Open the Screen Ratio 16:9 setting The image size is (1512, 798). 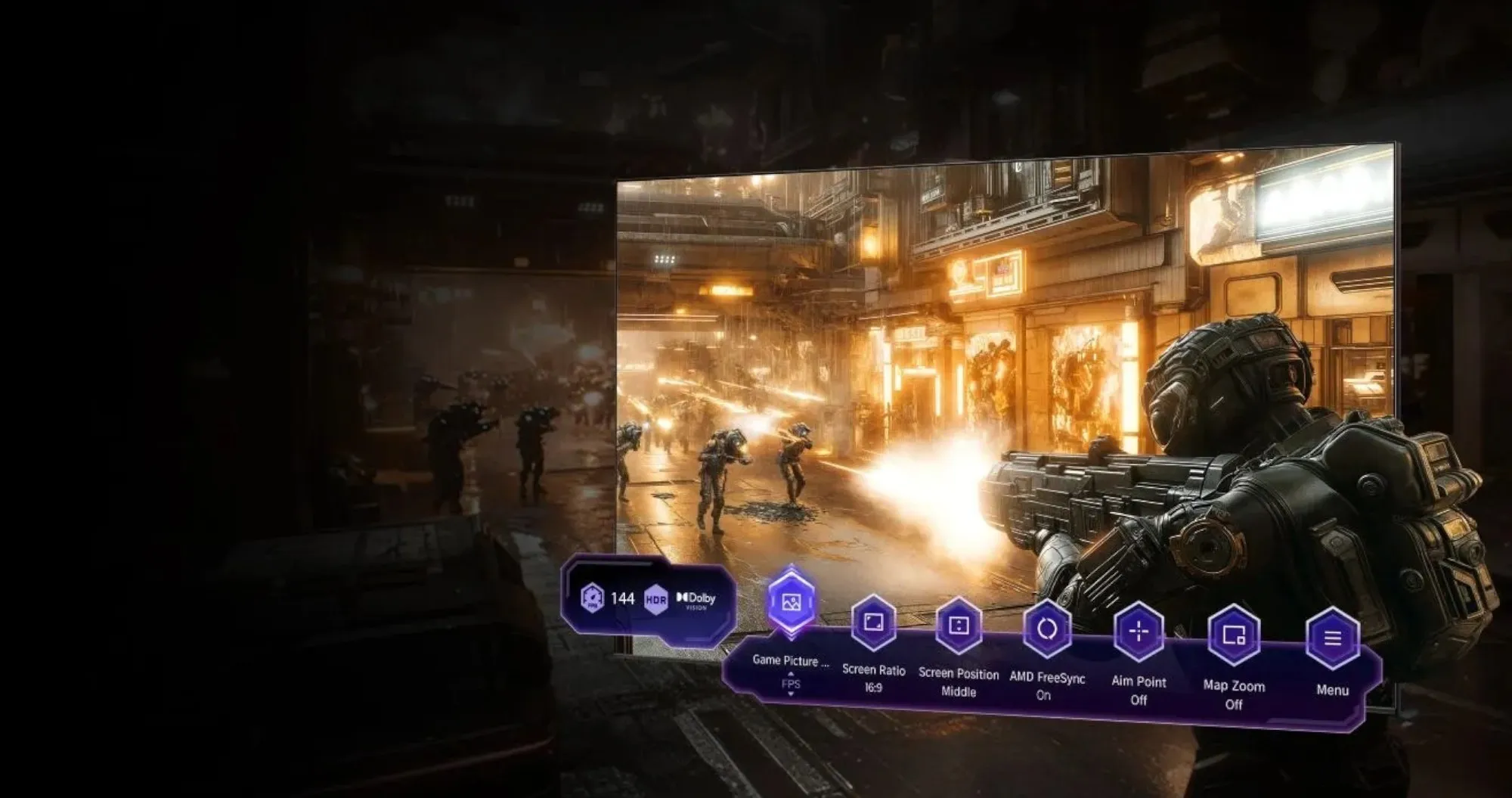click(874, 623)
